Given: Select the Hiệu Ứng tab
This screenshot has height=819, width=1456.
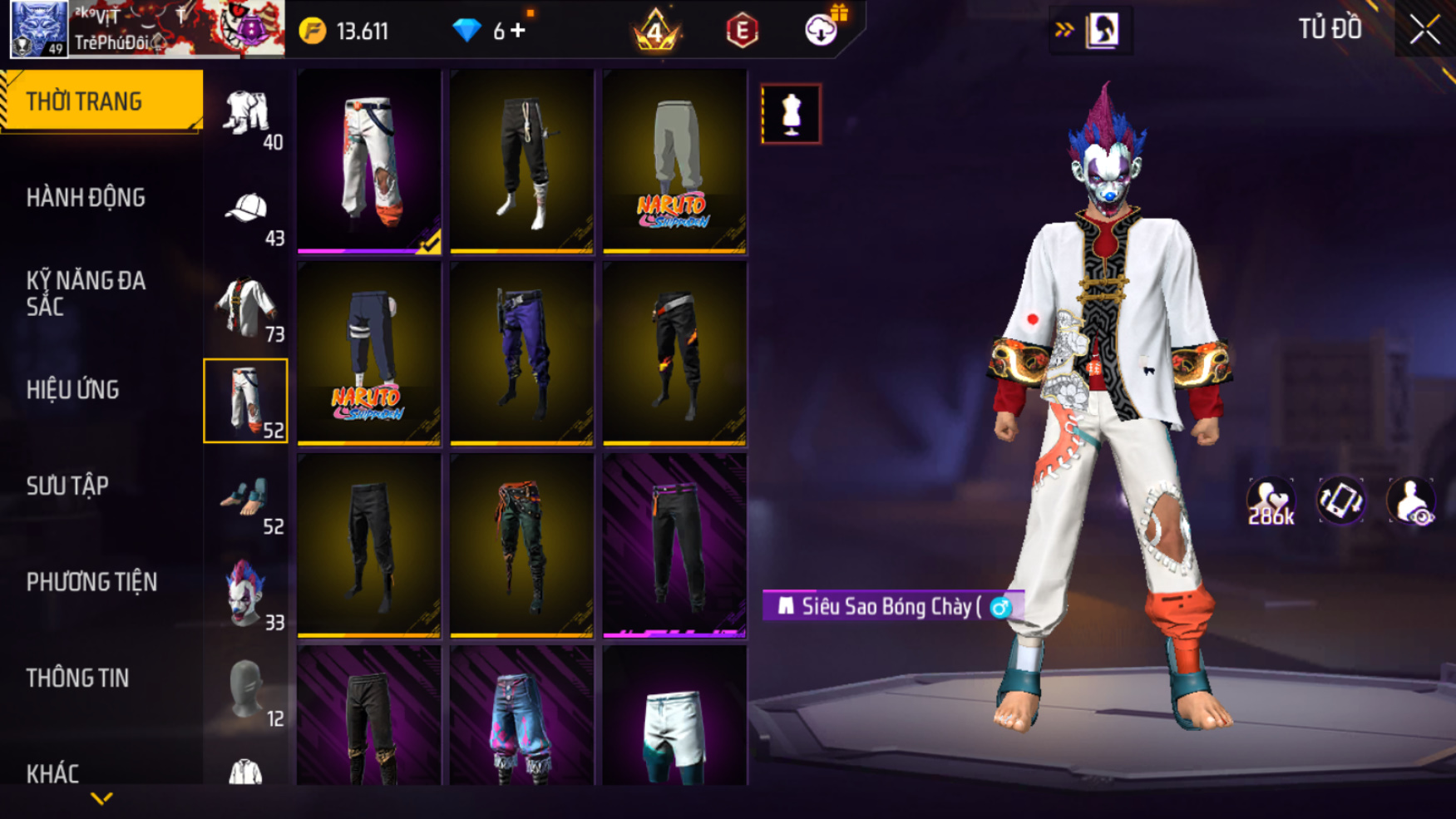Looking at the screenshot, I should [73, 390].
